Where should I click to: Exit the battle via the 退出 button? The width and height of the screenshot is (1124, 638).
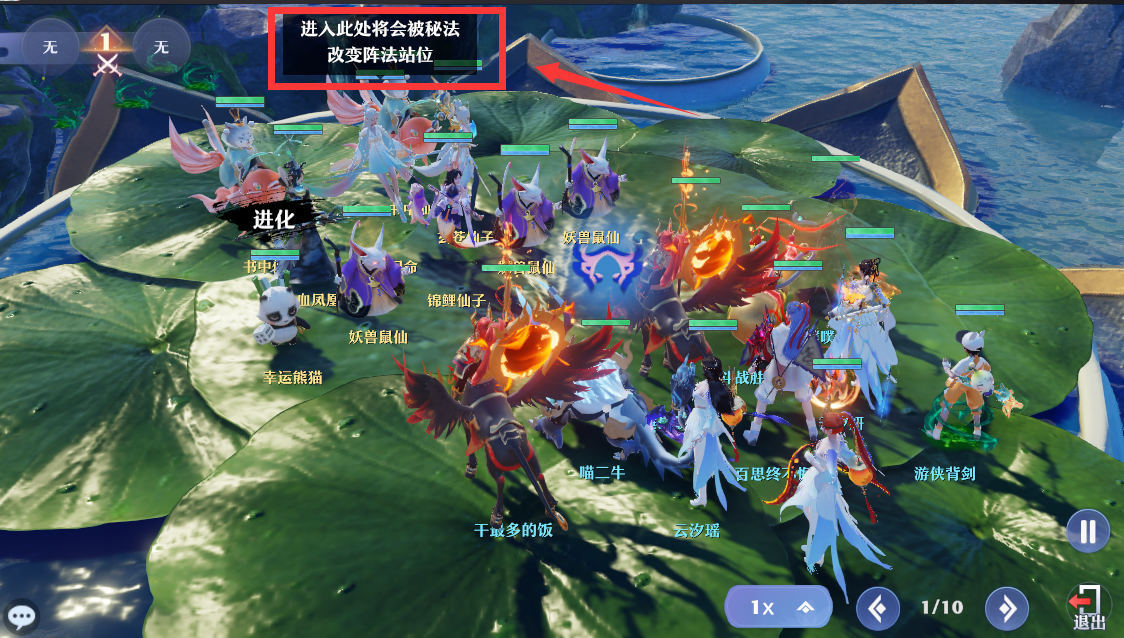click(1088, 607)
